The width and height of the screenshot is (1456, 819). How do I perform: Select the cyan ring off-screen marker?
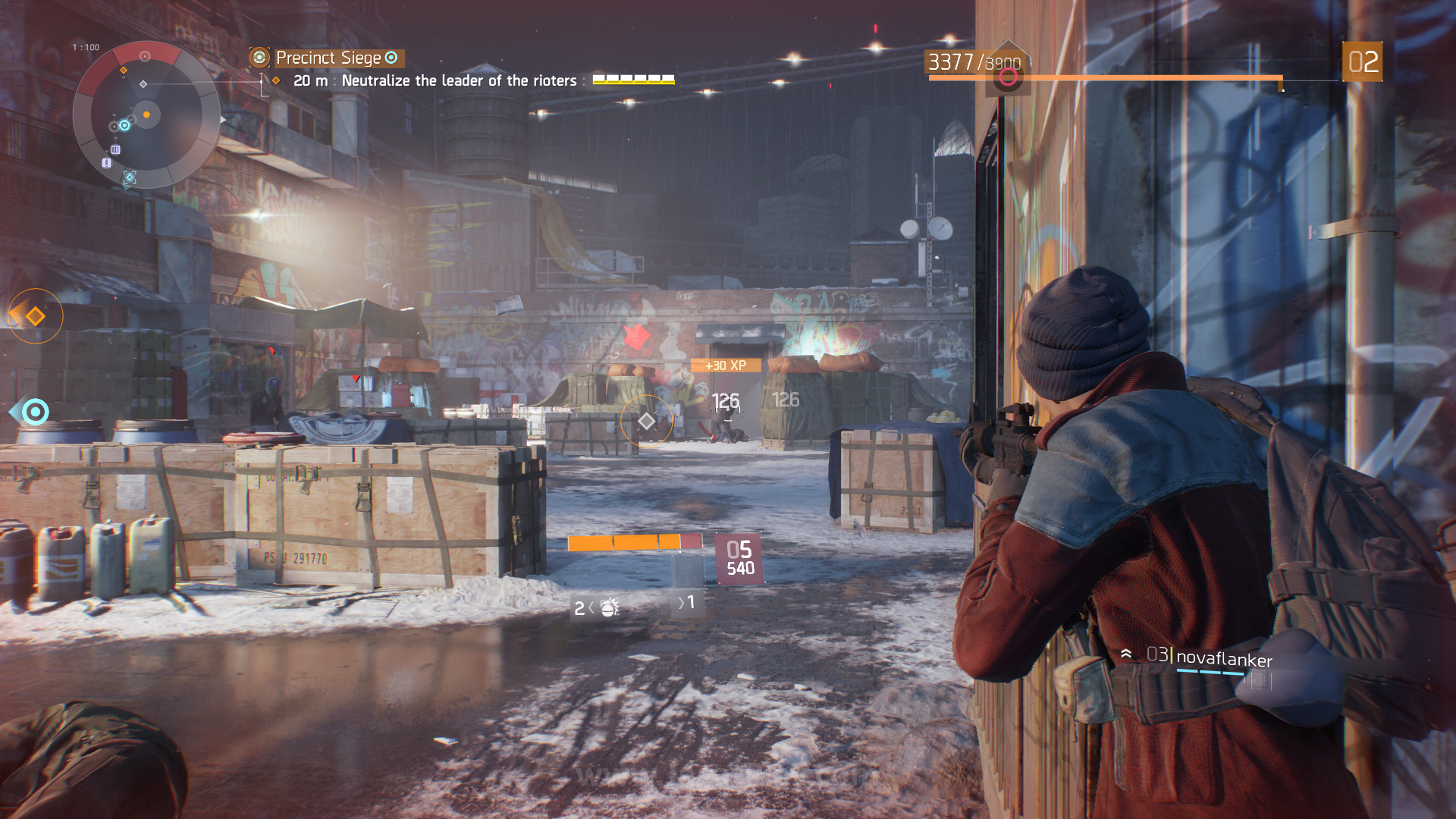(x=35, y=412)
